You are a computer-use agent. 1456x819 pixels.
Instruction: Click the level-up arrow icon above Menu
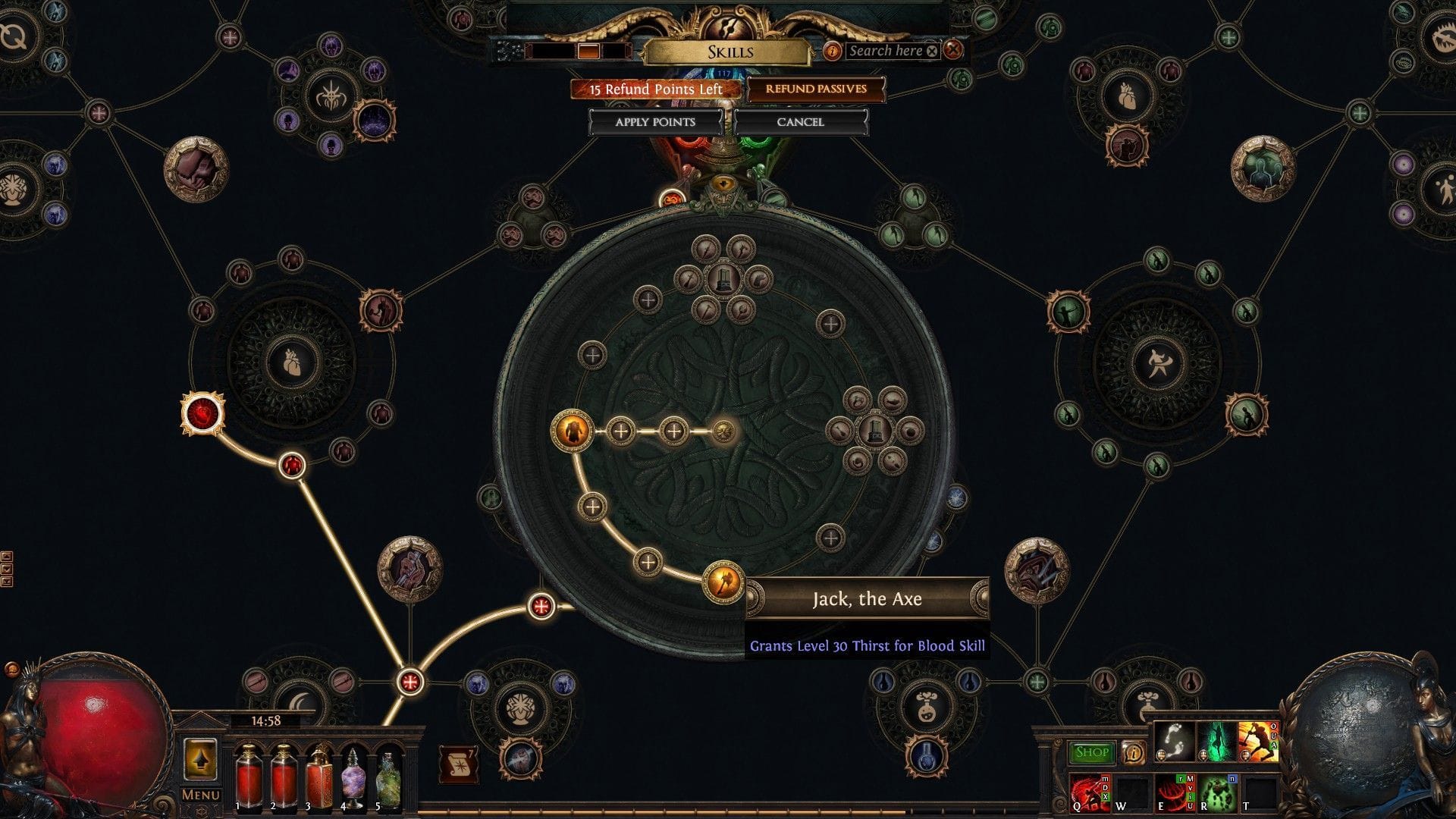point(201,761)
